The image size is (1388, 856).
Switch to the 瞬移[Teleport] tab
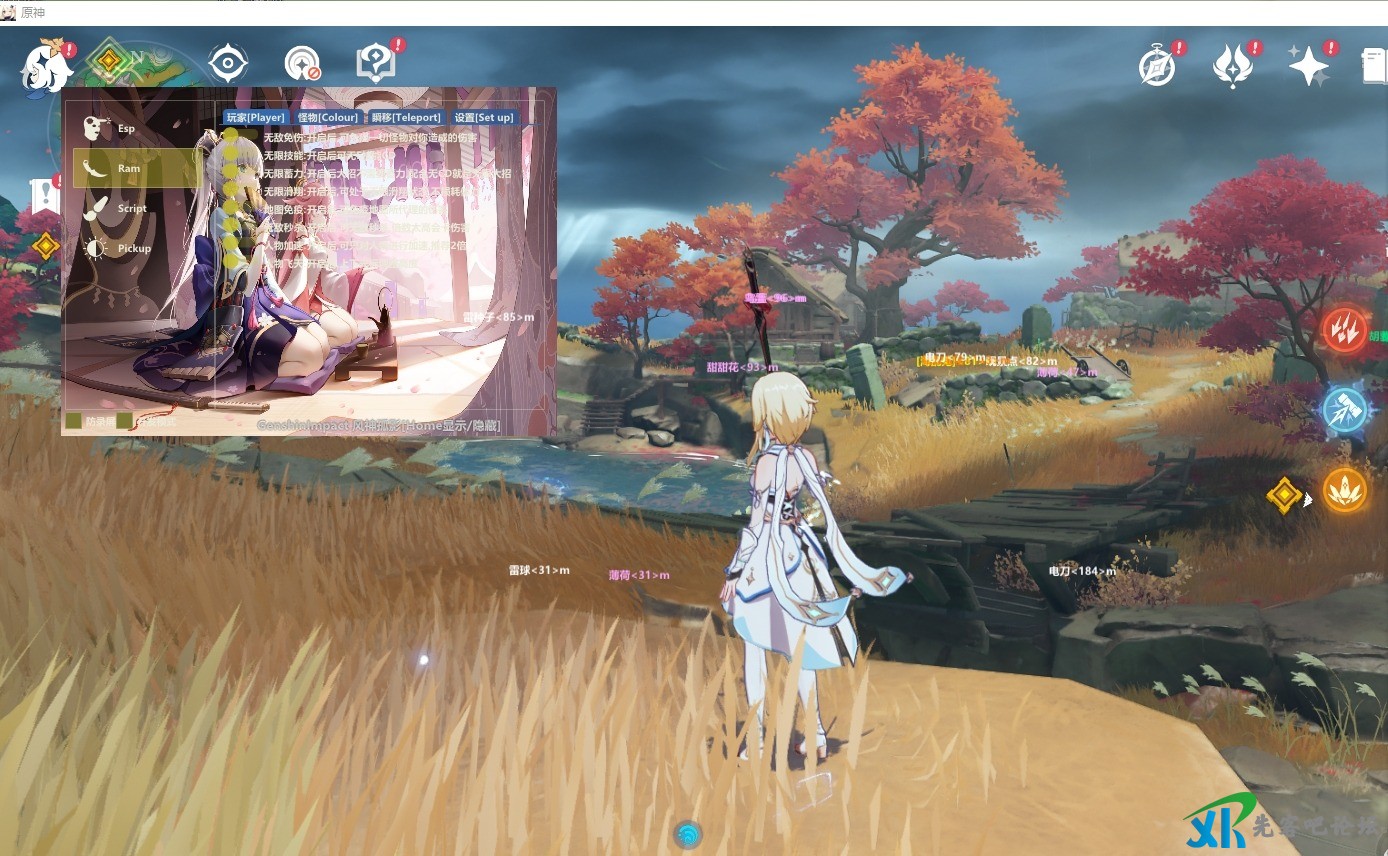tap(405, 117)
